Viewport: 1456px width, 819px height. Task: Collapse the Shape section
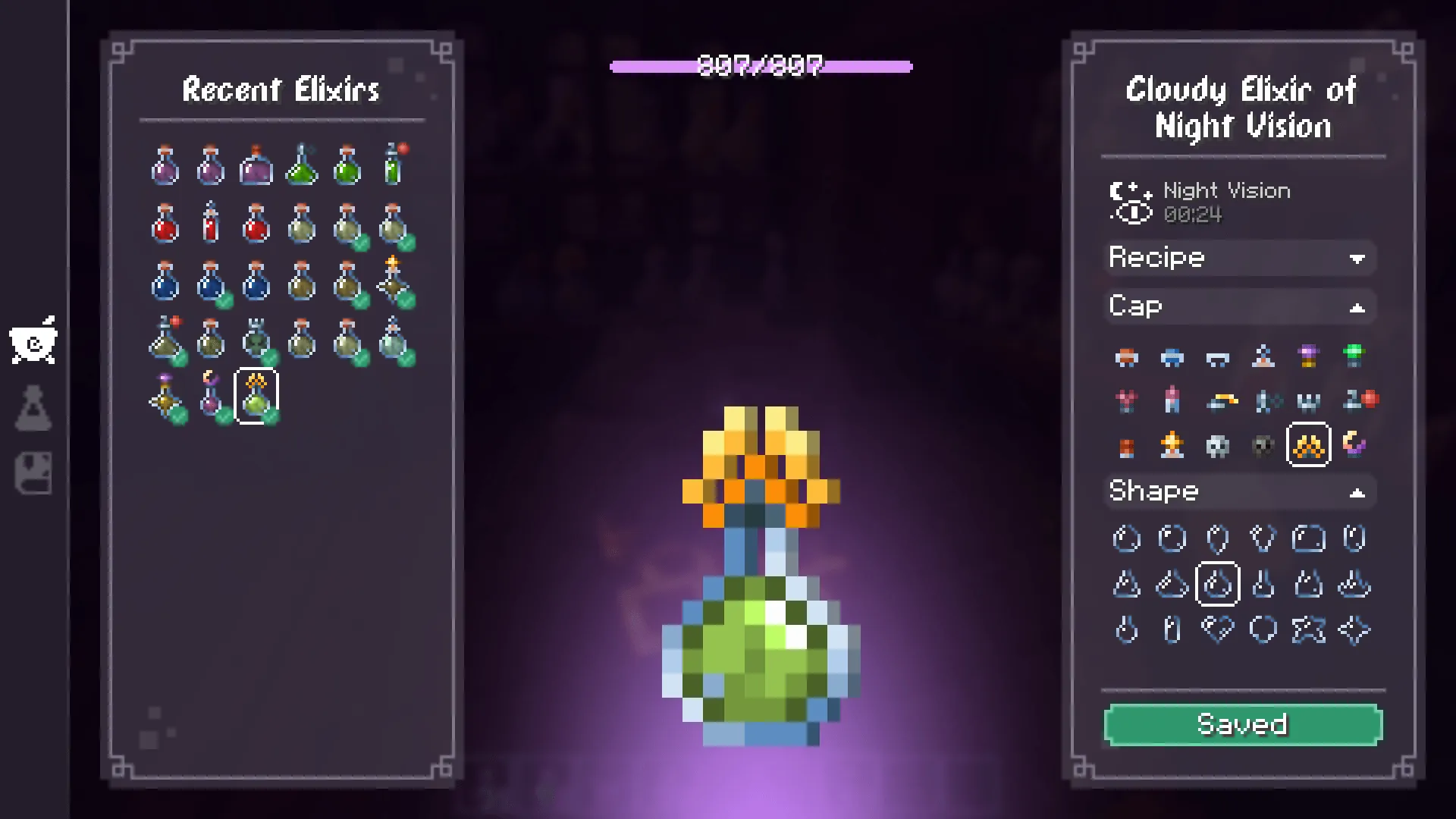tap(1239, 491)
